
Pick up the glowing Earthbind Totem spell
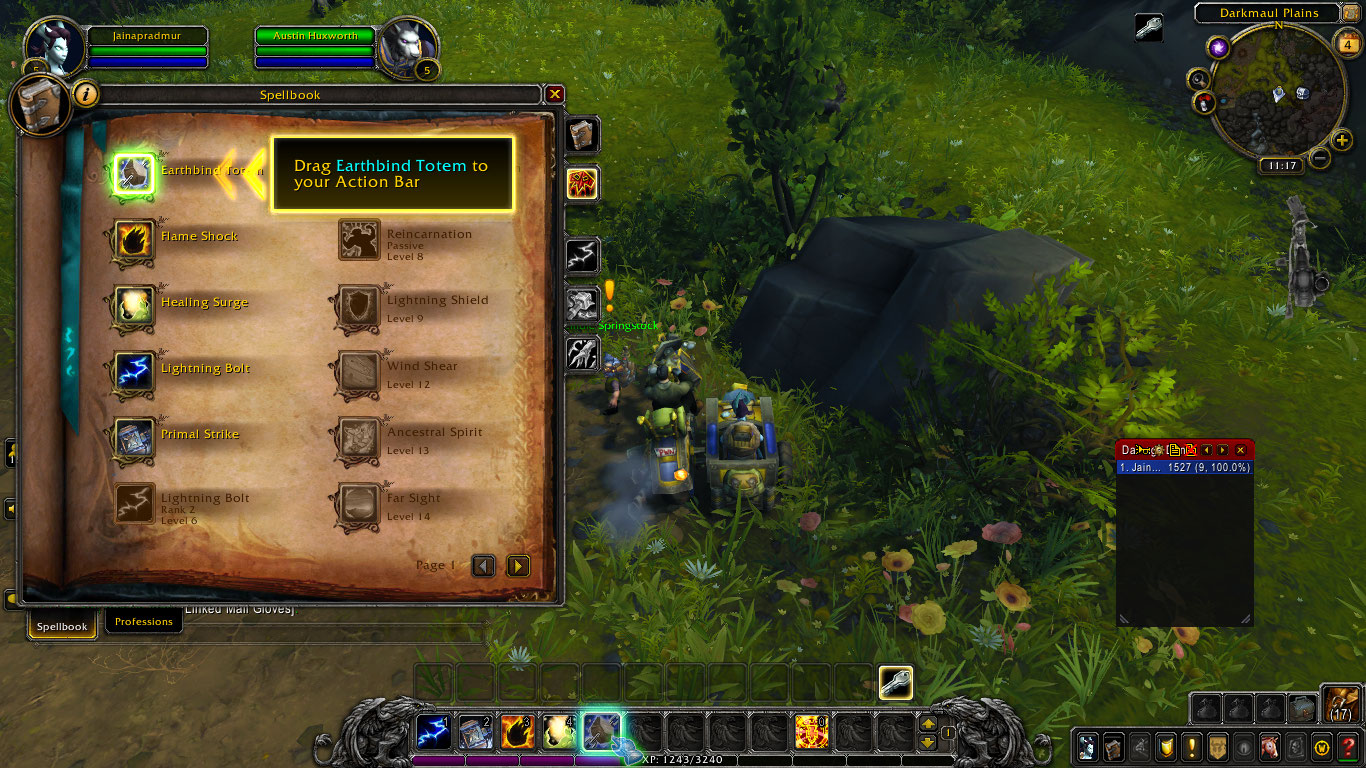[132, 170]
